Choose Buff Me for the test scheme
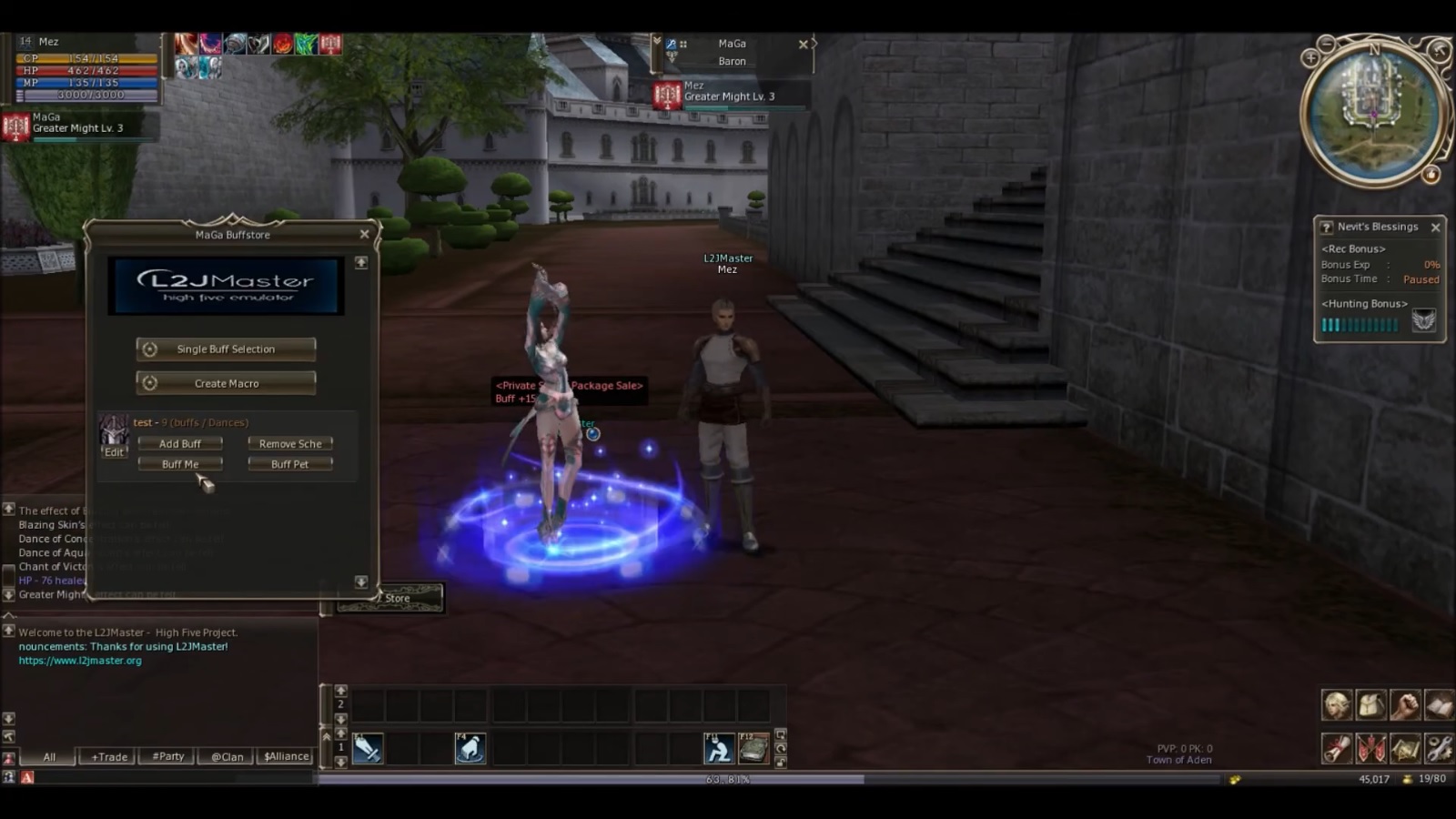The height and width of the screenshot is (819, 1456). pyautogui.click(x=180, y=464)
